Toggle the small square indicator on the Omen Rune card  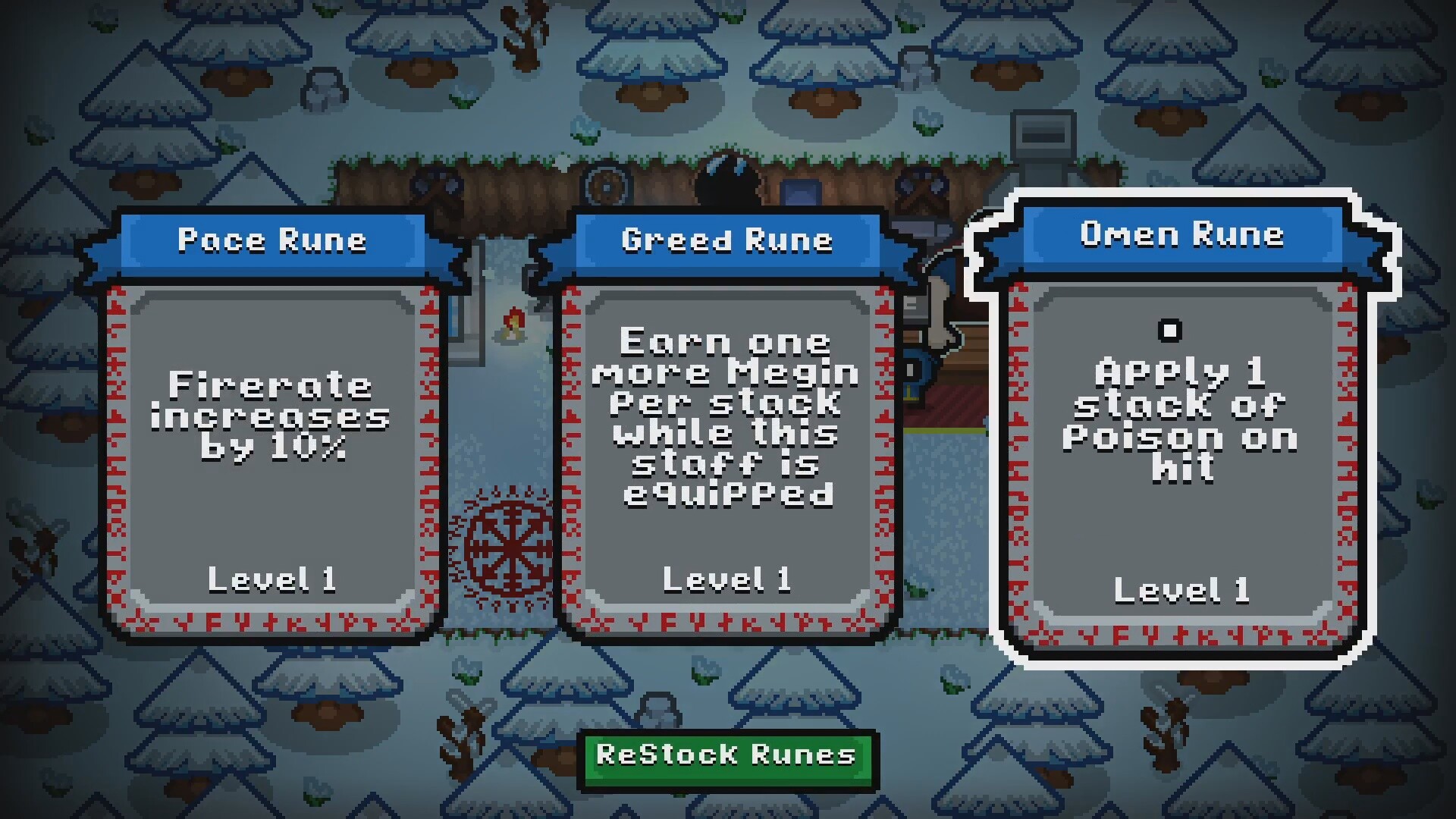pyautogui.click(x=1170, y=330)
